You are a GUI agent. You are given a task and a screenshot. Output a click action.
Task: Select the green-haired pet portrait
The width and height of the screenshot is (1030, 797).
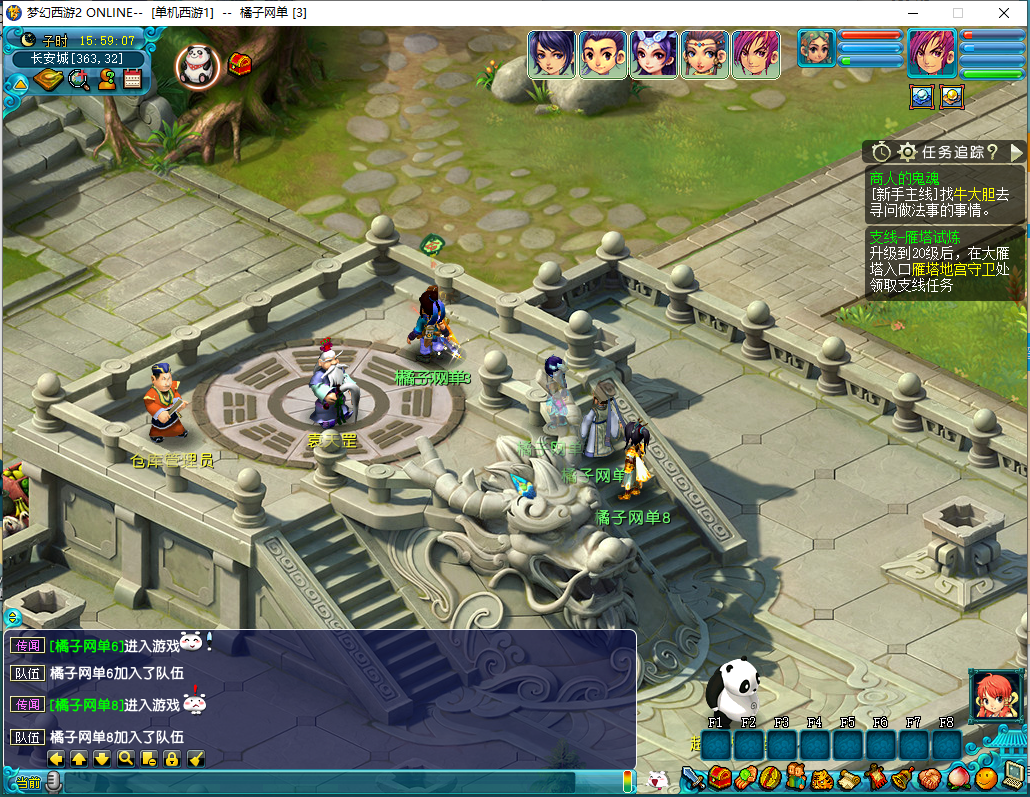pos(816,49)
